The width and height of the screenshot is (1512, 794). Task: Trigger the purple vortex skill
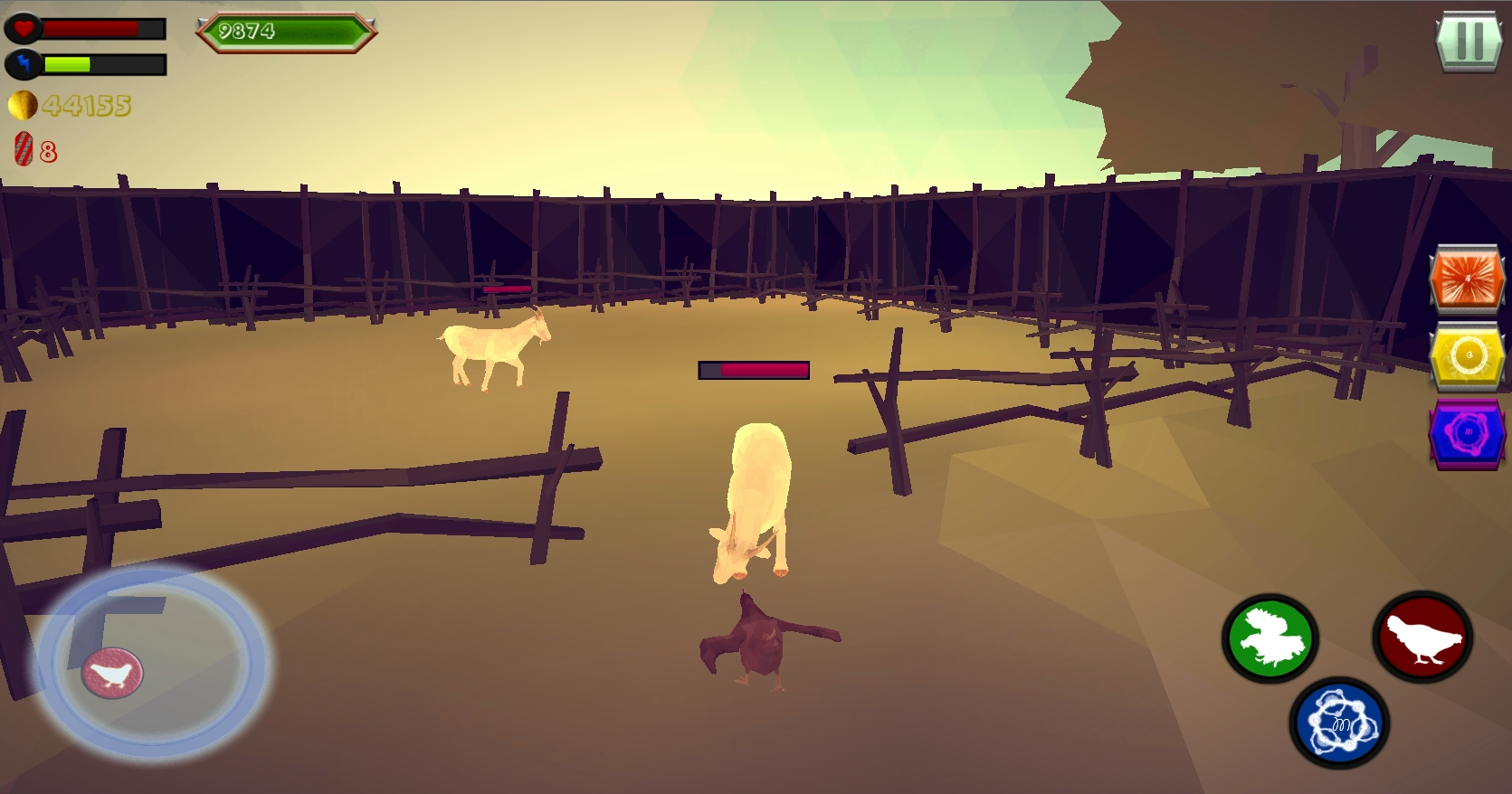pos(1467,433)
